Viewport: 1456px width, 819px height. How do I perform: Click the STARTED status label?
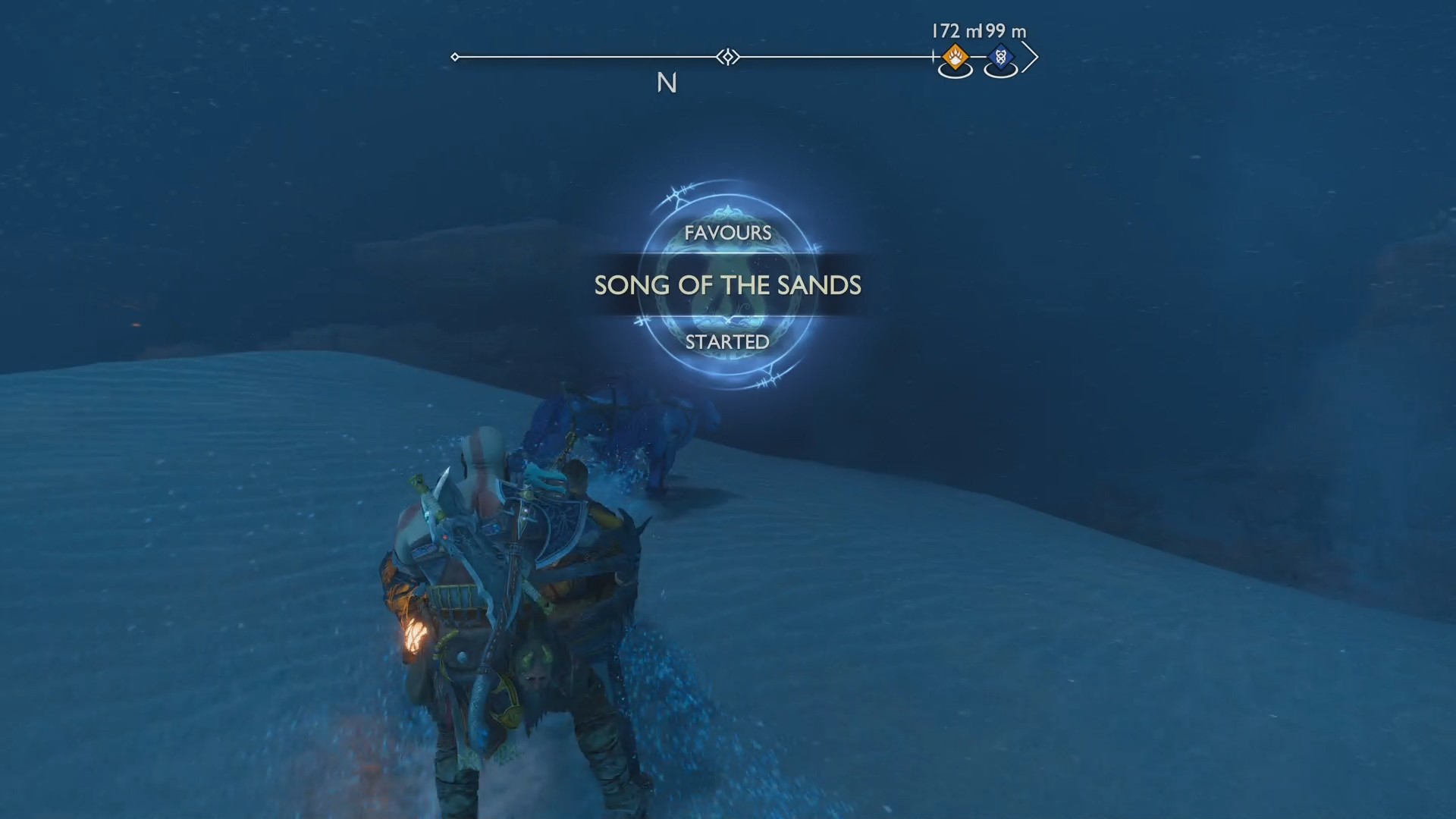[x=726, y=343]
